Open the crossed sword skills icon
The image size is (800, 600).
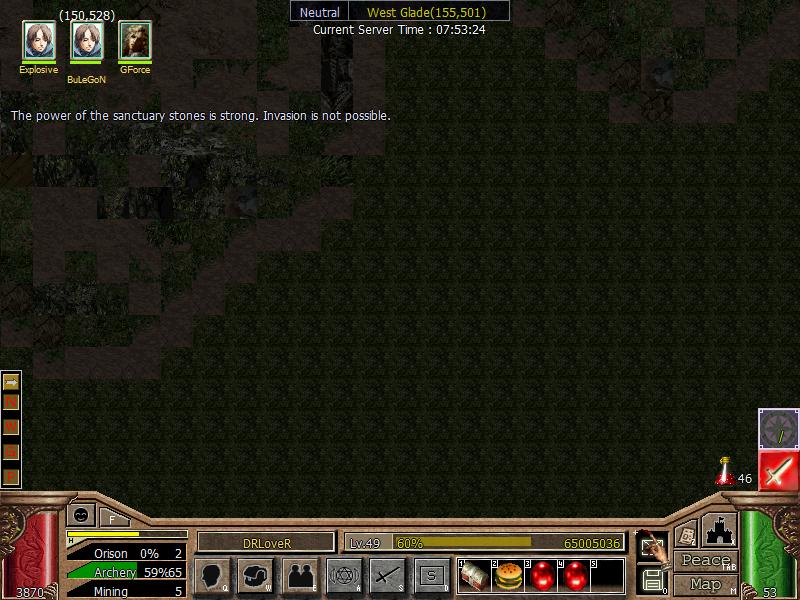point(388,576)
